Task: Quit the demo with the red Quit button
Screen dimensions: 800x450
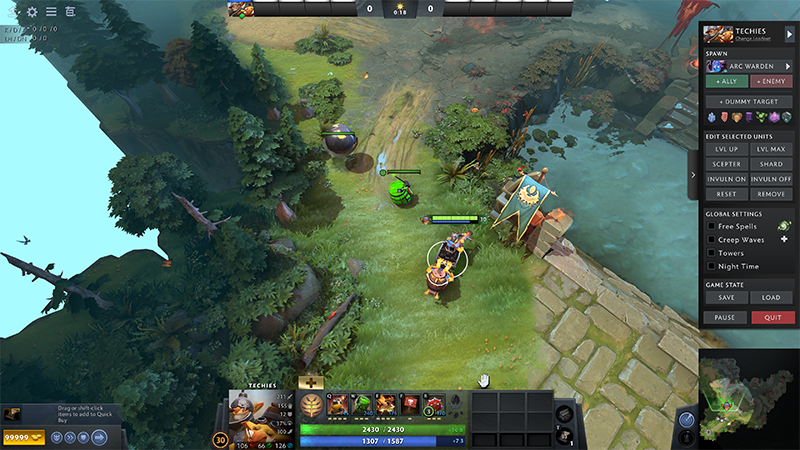Action: (x=772, y=317)
